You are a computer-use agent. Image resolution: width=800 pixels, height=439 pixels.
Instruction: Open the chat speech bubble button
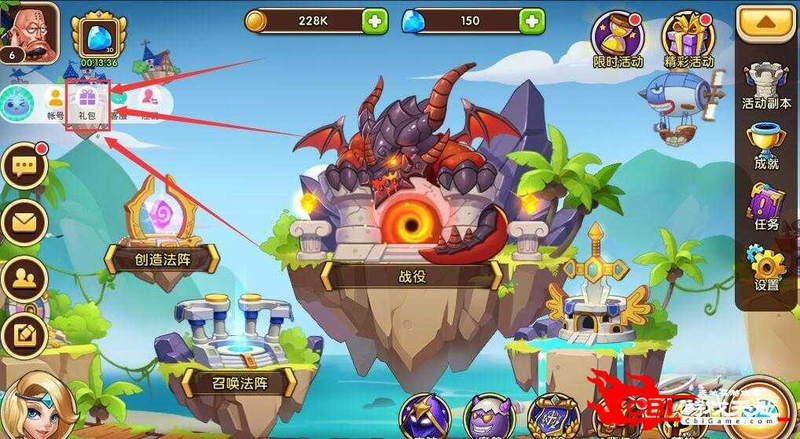coord(25,168)
